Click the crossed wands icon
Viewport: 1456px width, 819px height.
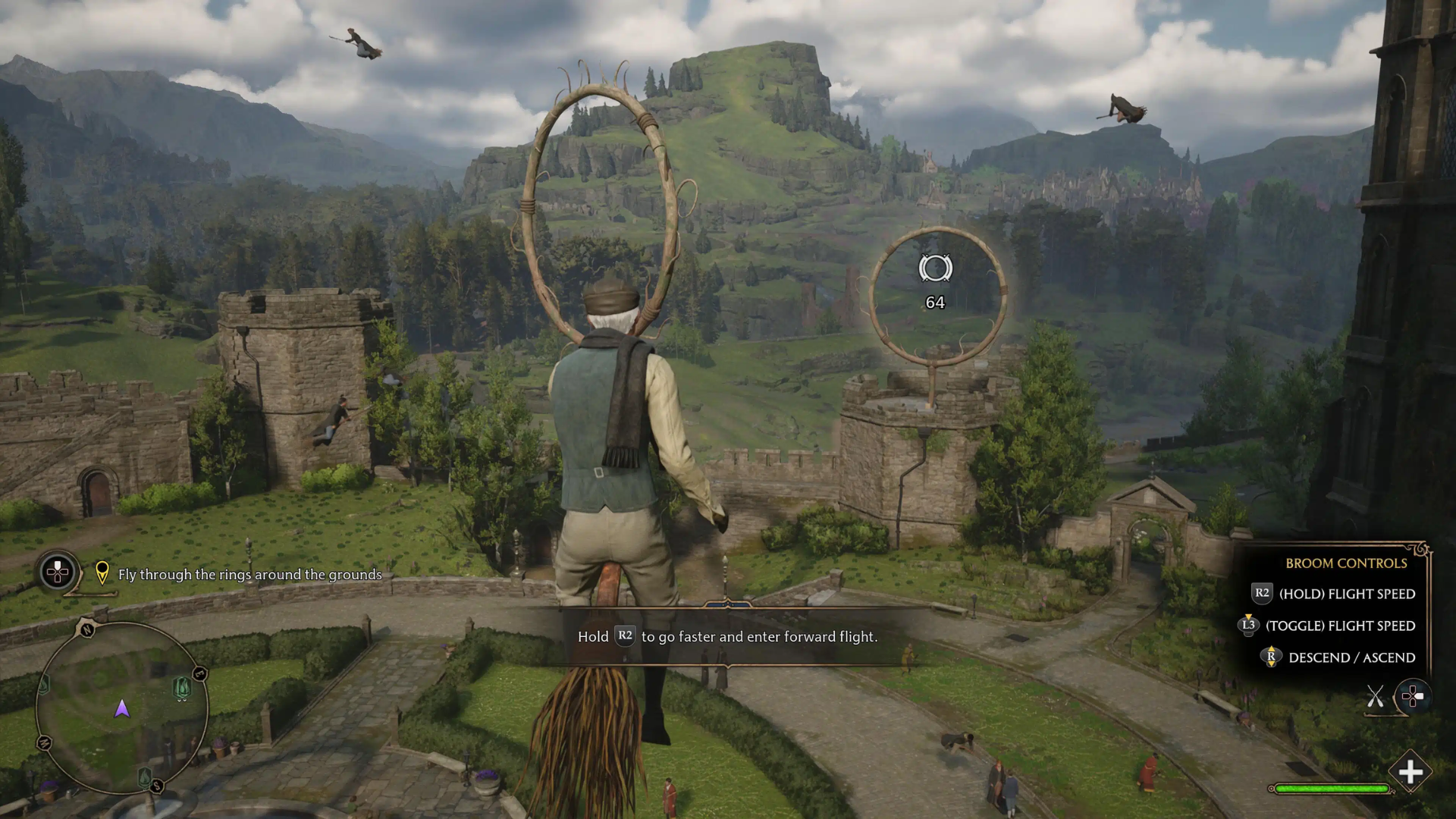point(1375,696)
